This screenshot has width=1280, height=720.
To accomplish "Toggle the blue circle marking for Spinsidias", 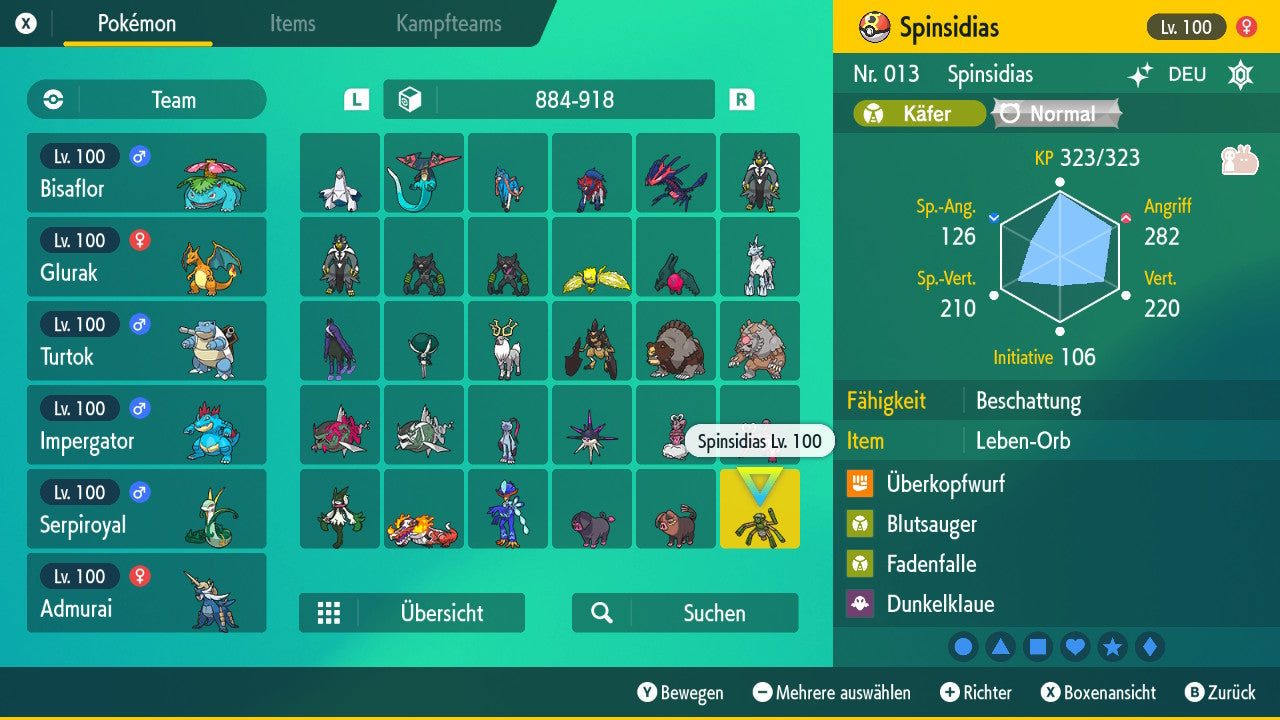I will [x=963, y=647].
